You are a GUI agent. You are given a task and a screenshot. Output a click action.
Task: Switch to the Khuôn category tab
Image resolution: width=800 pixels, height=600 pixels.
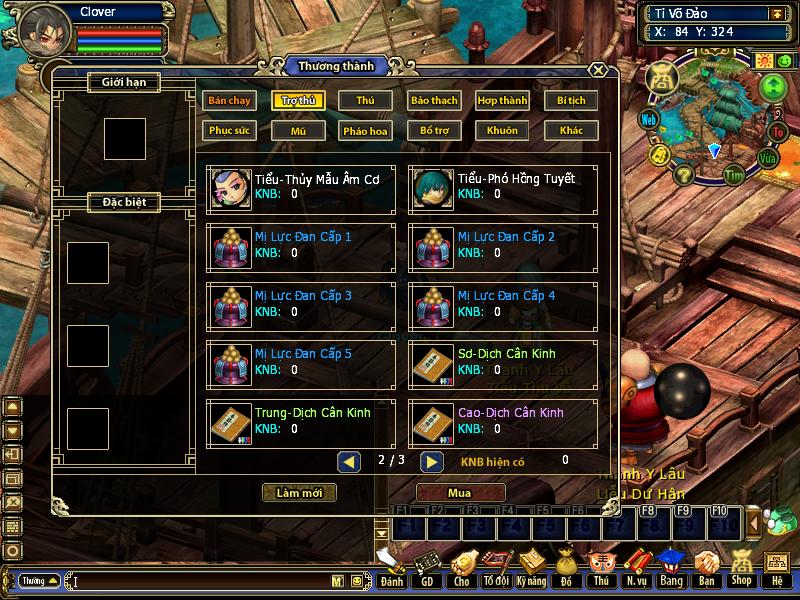[x=502, y=131]
